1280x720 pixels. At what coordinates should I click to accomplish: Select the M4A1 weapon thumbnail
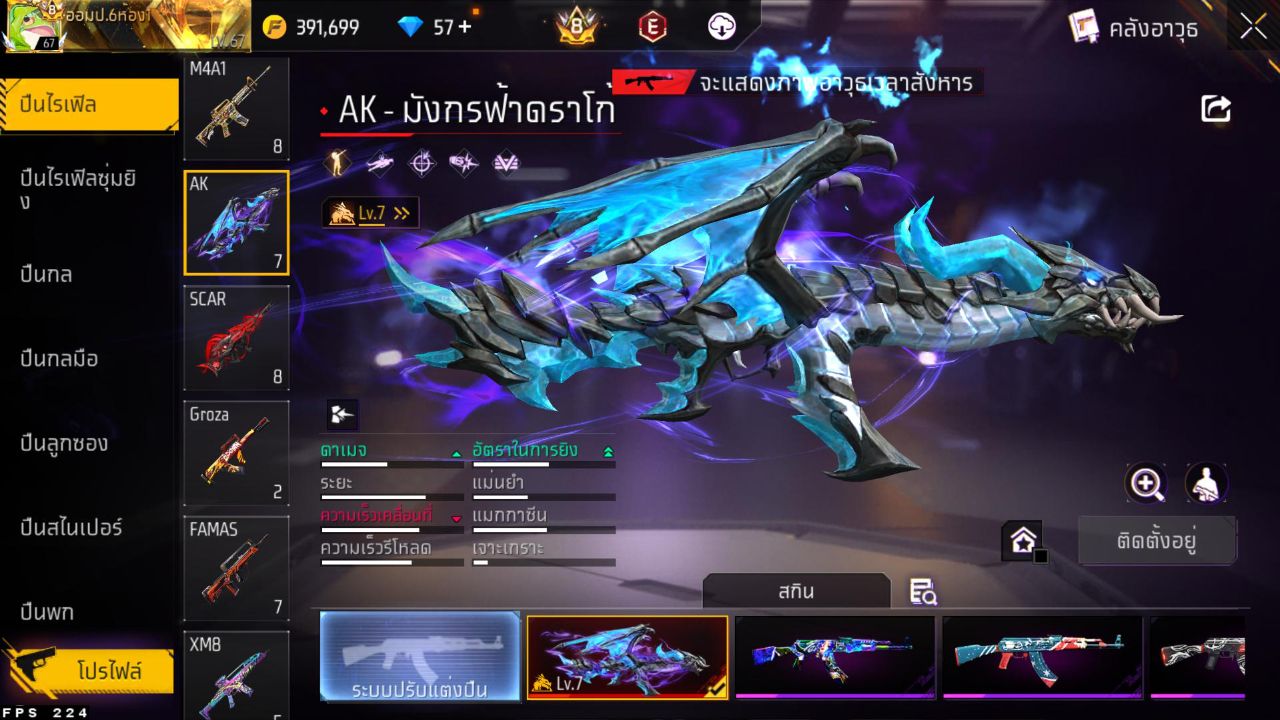click(236, 108)
